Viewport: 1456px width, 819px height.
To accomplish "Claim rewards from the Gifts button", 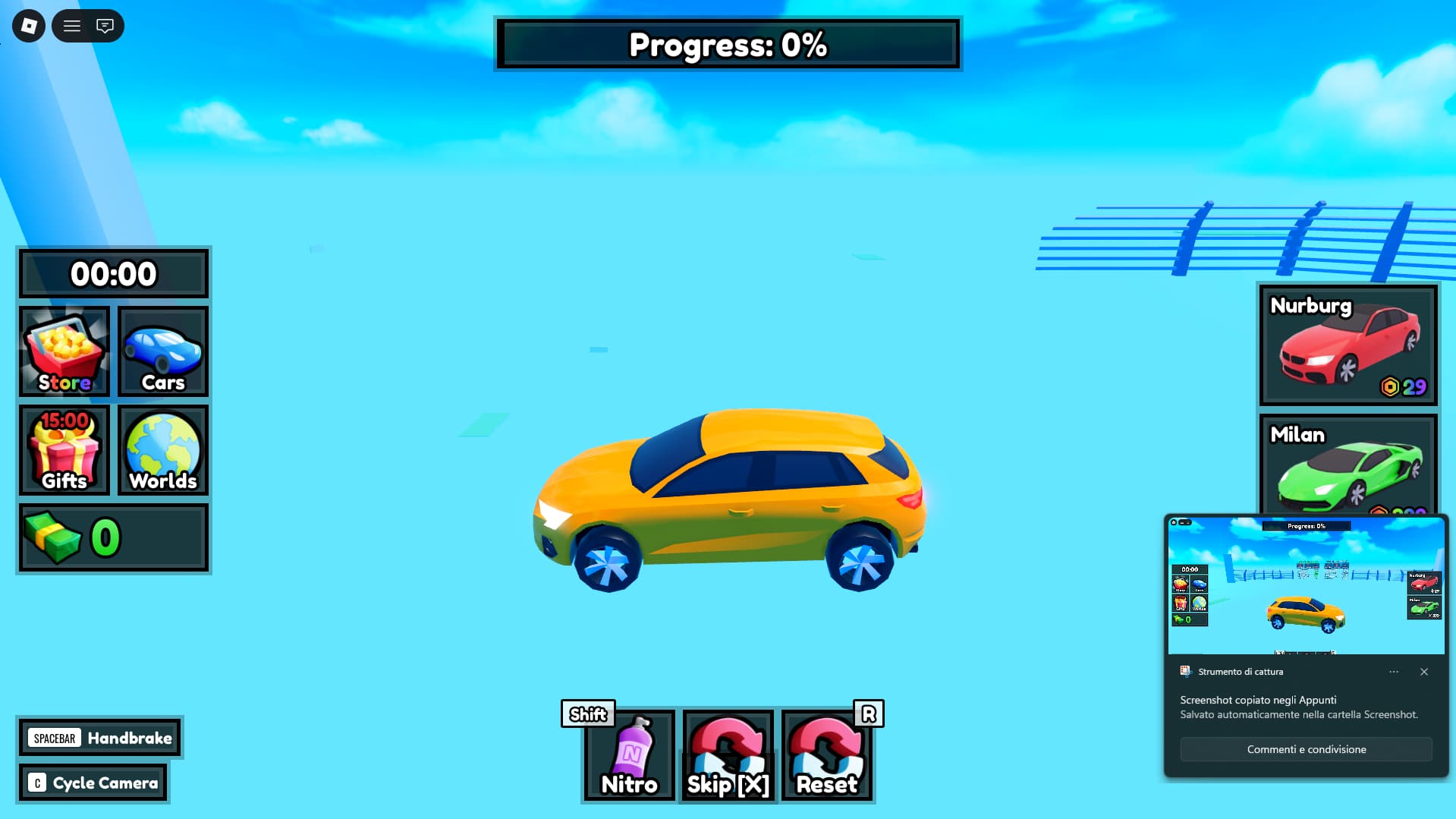I will coord(64,450).
